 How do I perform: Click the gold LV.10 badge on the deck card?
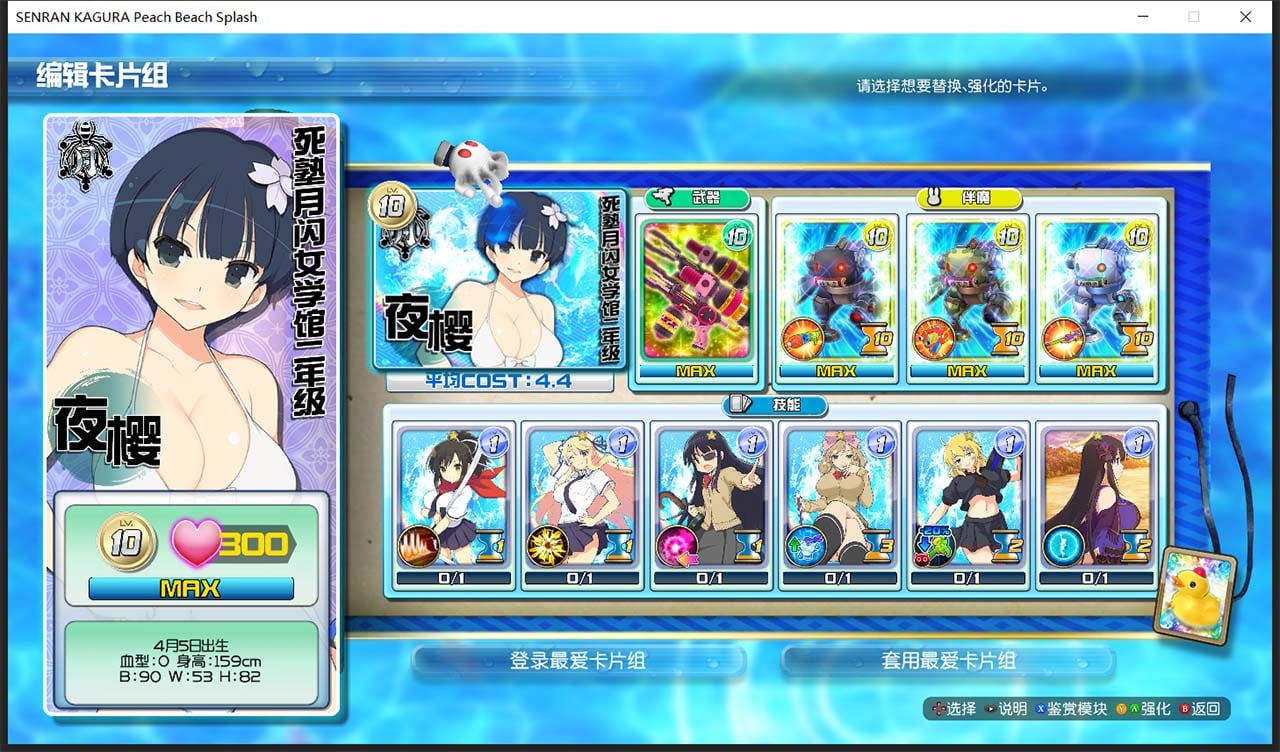point(394,205)
